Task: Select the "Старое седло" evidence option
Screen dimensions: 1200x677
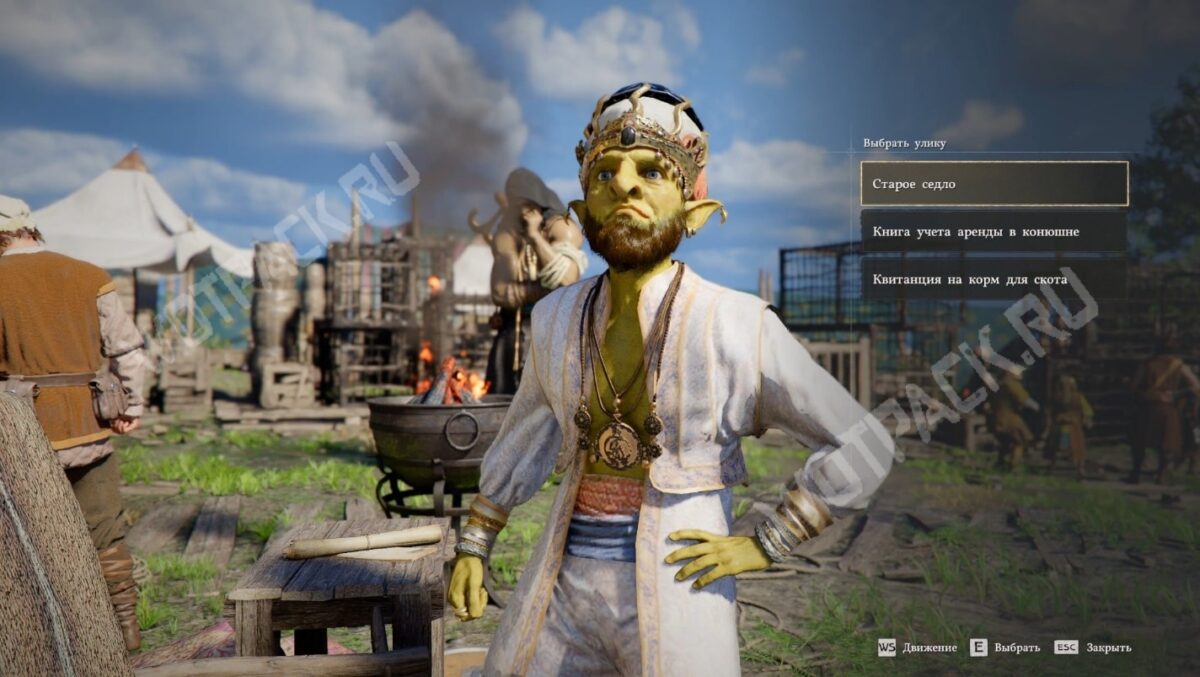Action: [993, 184]
